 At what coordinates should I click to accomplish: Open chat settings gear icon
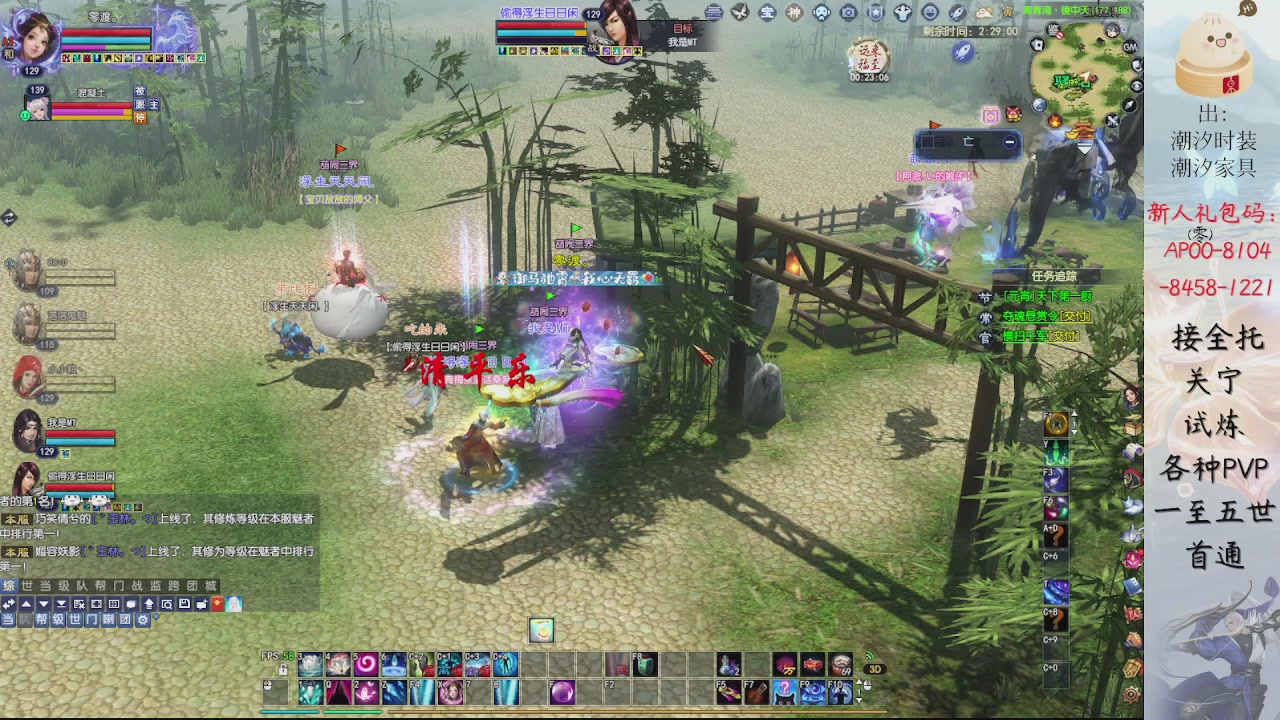pyautogui.click(x=143, y=620)
